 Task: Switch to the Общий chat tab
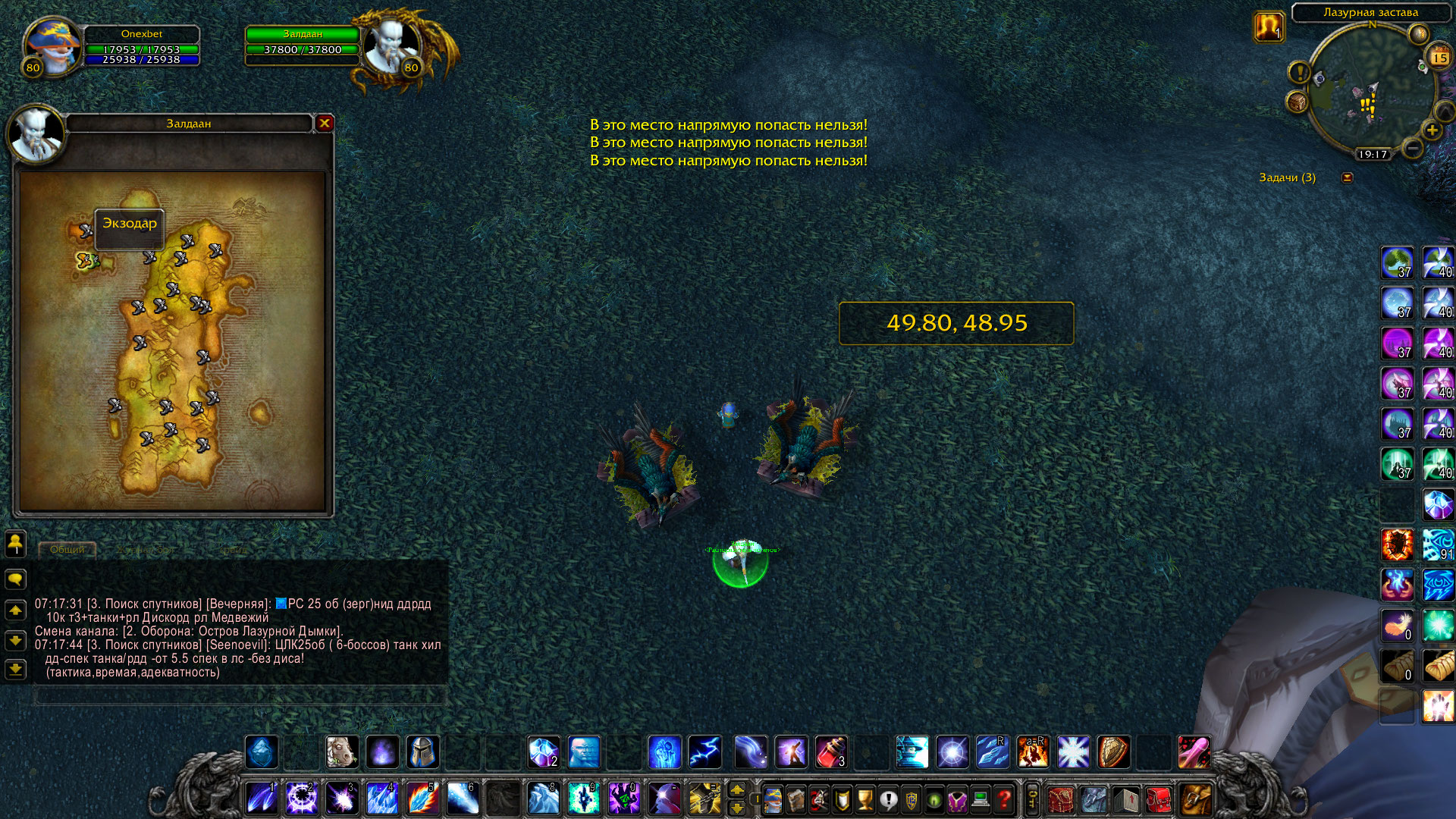coord(67,549)
